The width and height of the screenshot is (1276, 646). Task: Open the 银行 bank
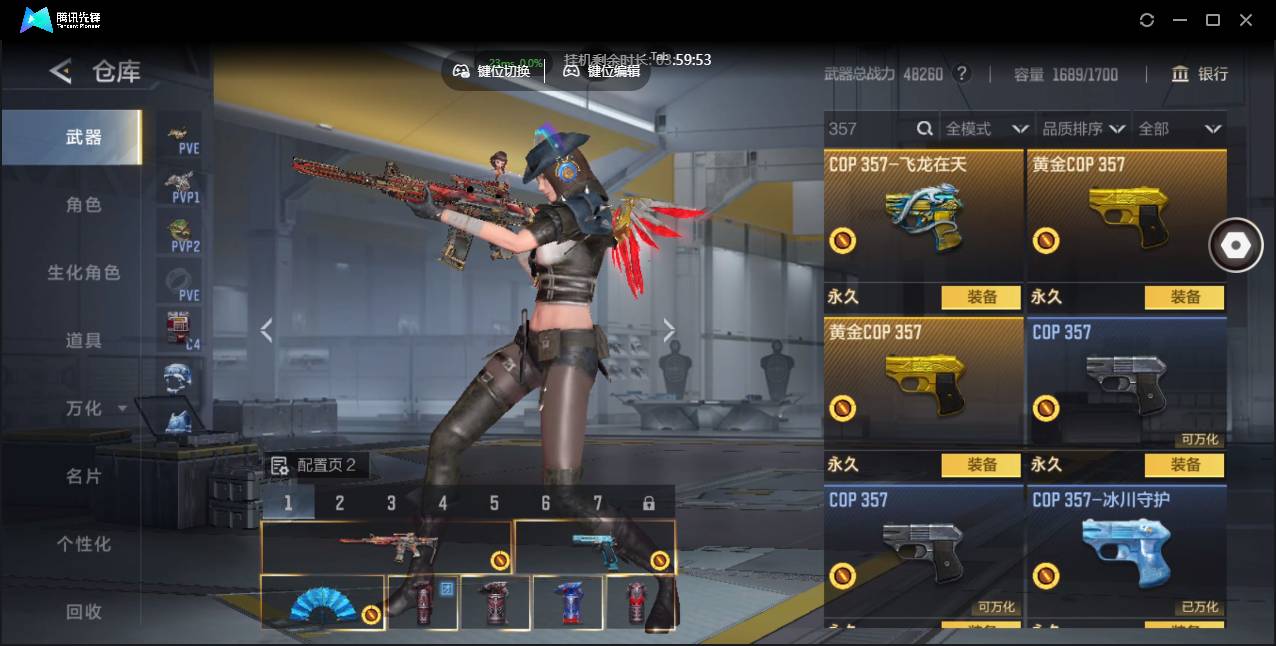click(x=1200, y=74)
